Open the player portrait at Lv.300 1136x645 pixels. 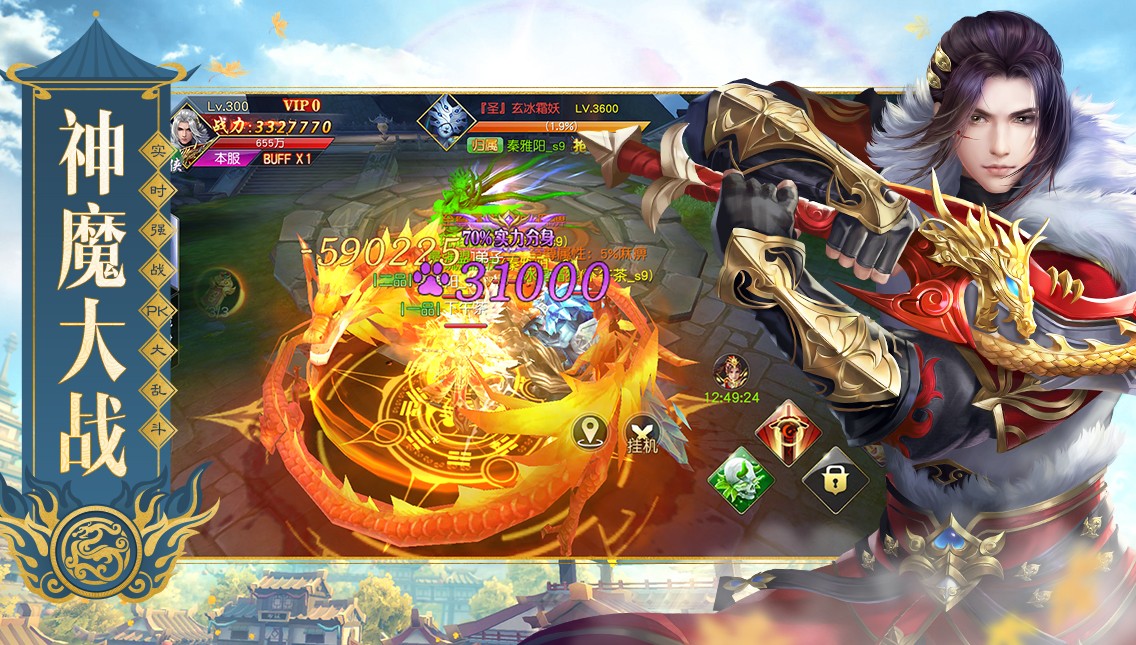[188, 128]
